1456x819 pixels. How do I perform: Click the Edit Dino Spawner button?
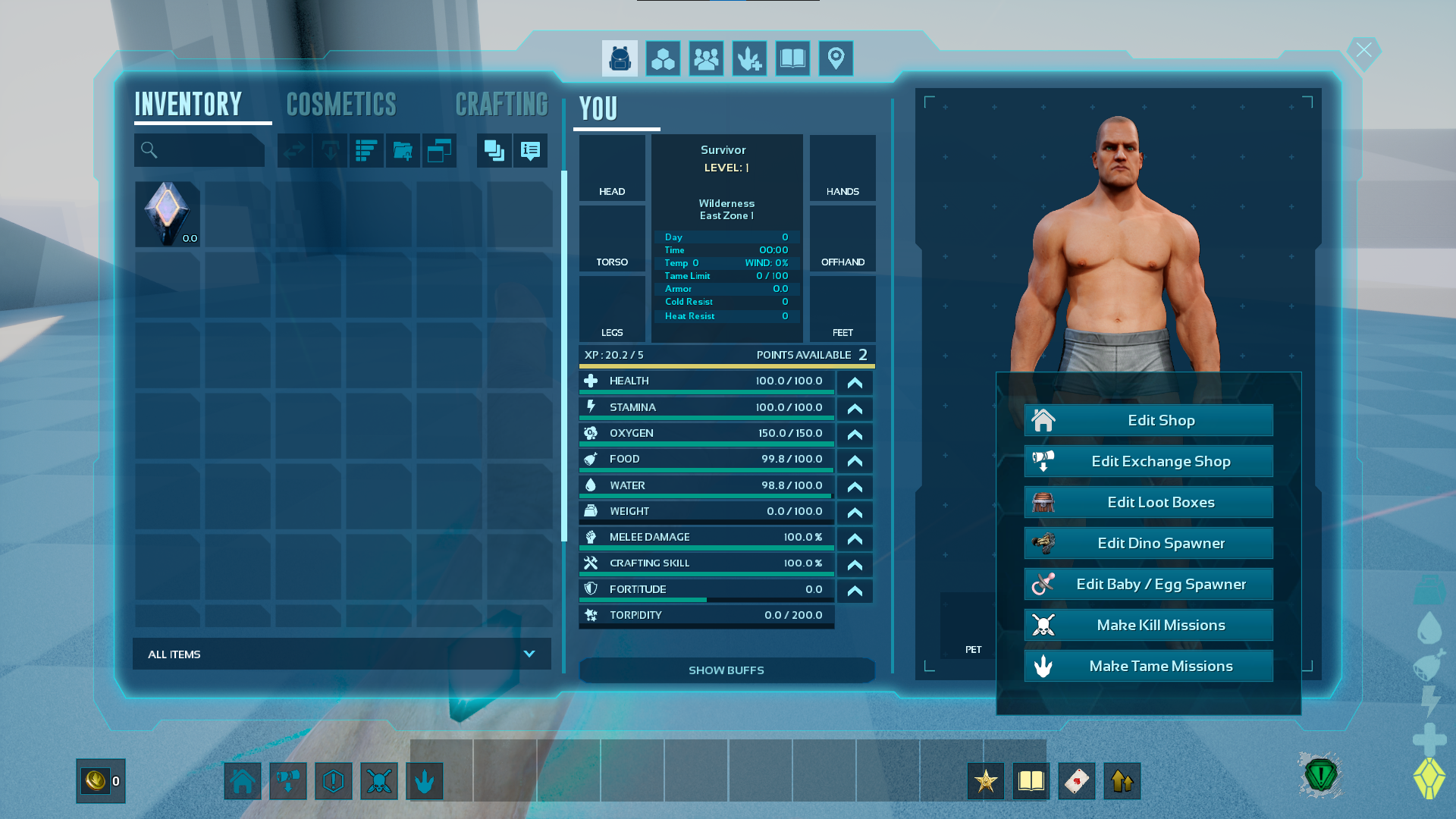click(x=1148, y=543)
